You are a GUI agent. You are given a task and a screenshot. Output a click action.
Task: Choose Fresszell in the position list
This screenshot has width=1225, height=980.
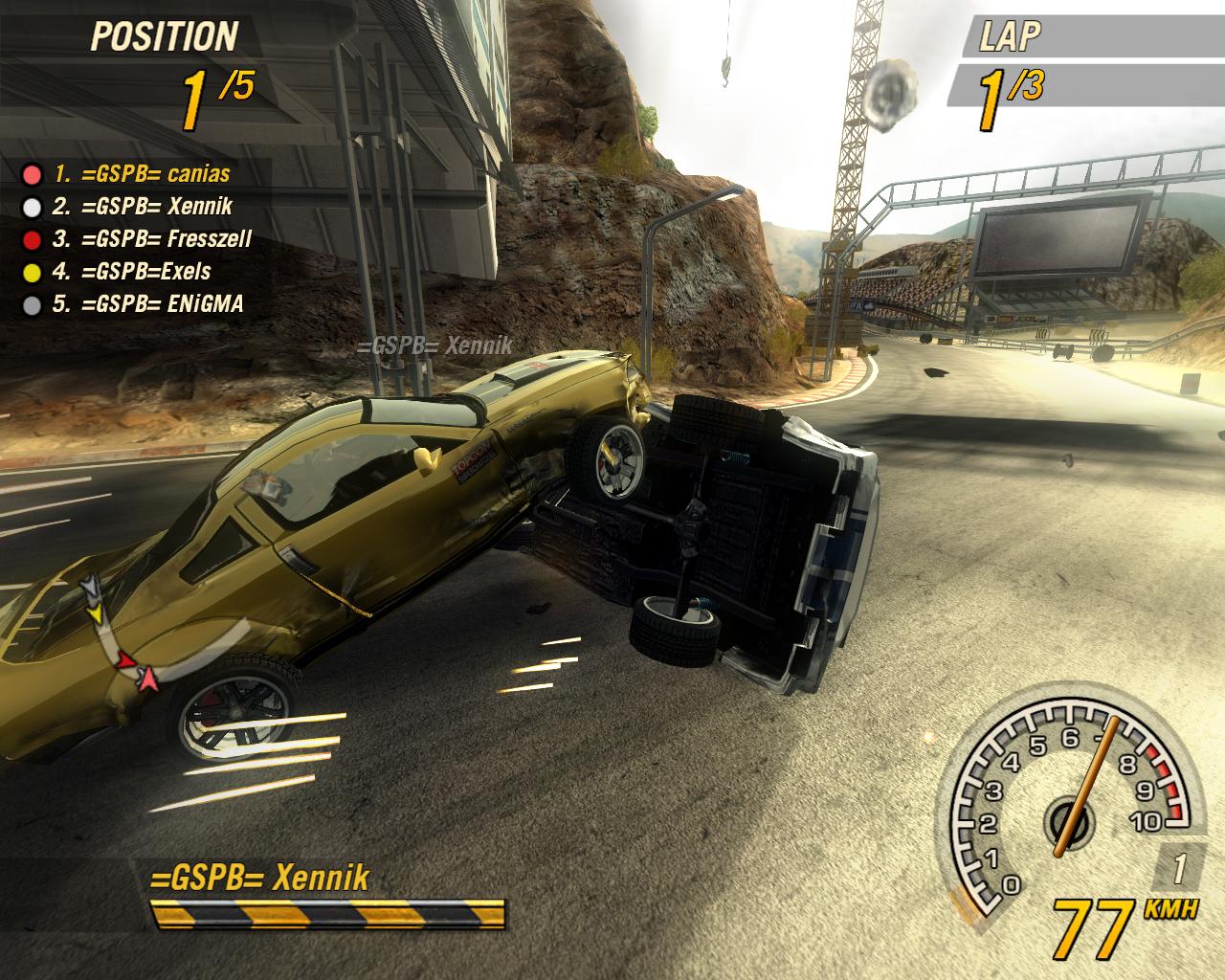point(151,239)
